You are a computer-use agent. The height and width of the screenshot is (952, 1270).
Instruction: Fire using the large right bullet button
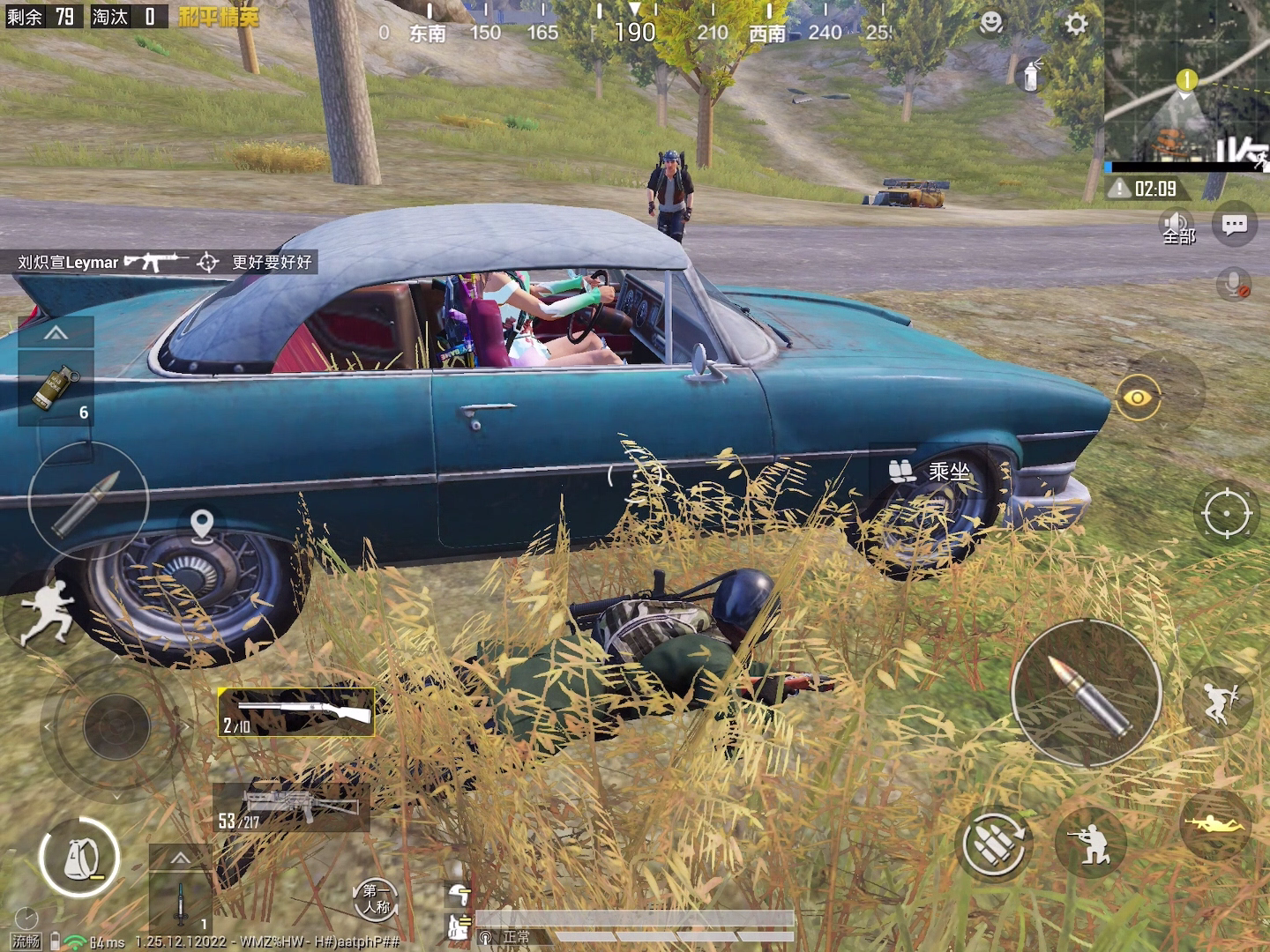point(1086,694)
